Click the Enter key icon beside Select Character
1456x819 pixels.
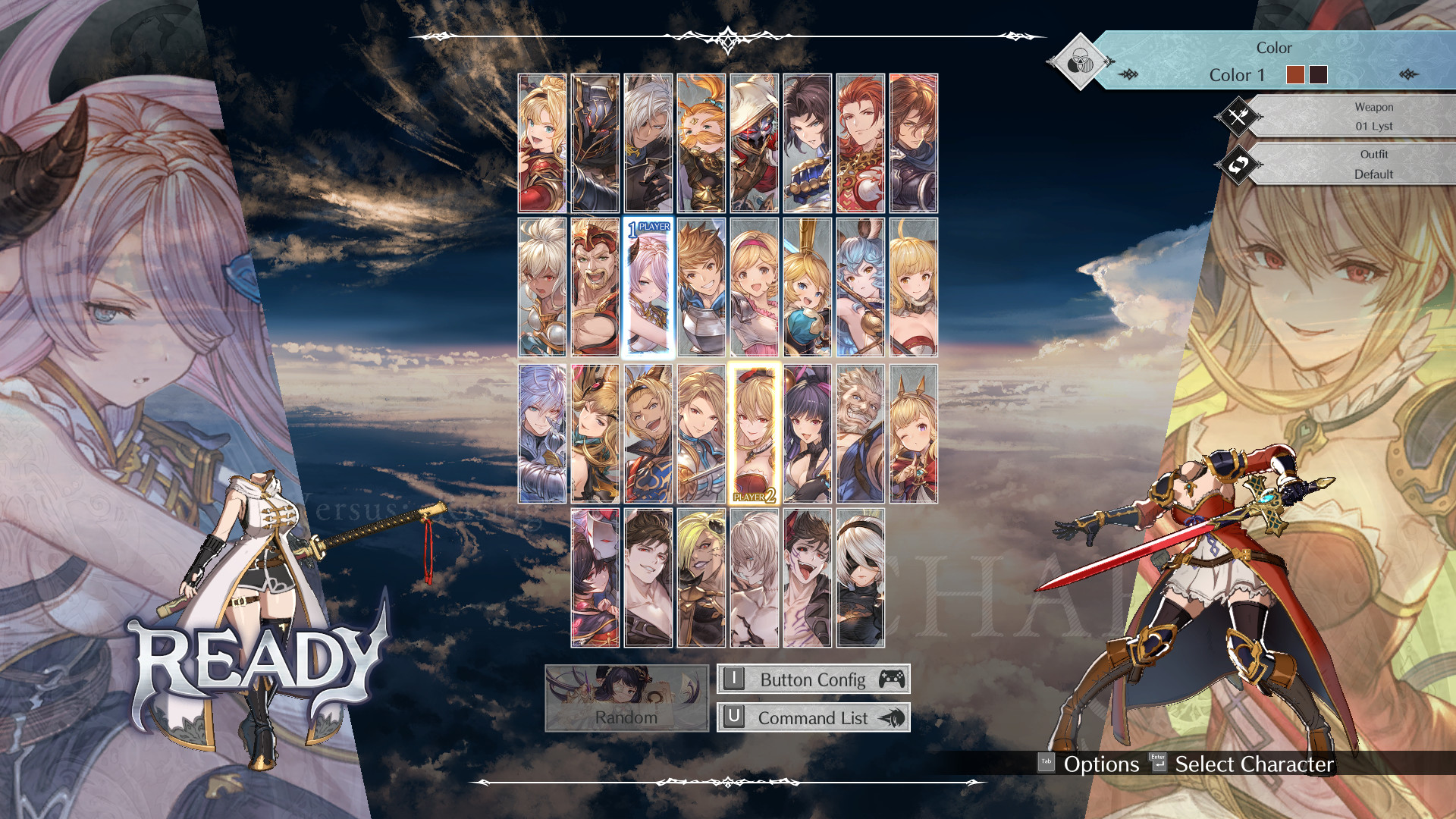tap(1156, 764)
